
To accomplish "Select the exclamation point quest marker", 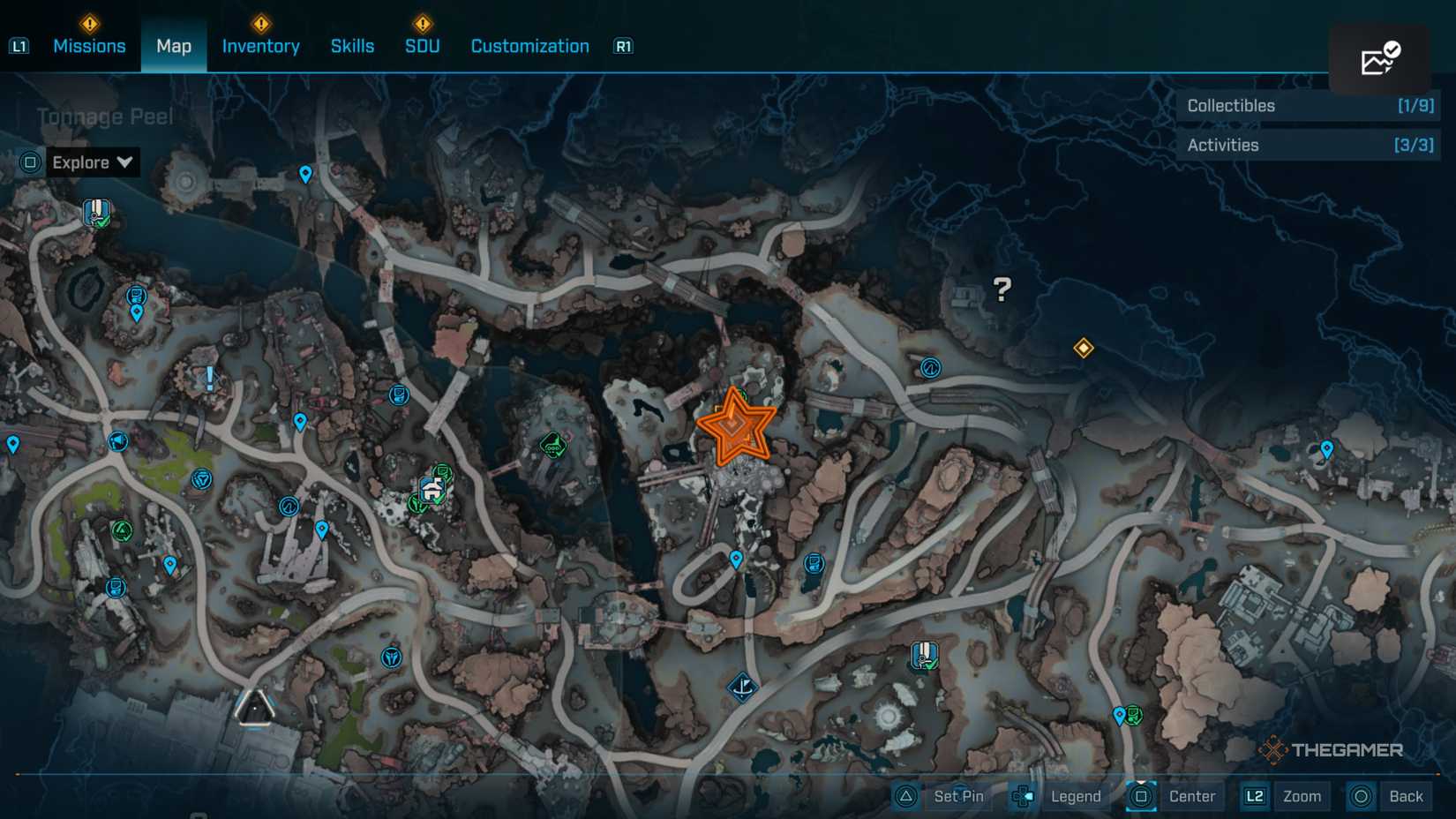I will pos(209,379).
